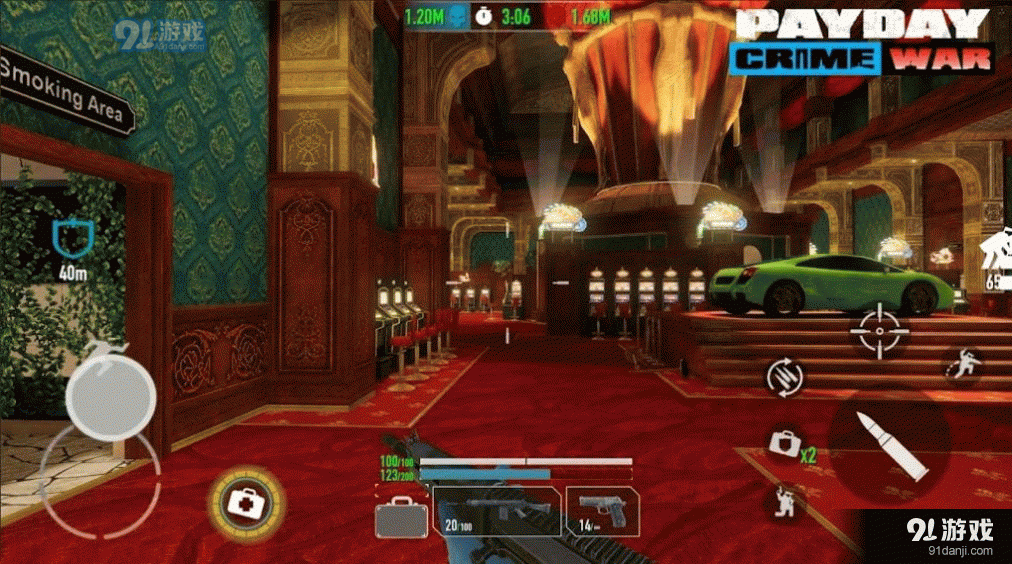The width and height of the screenshot is (1012, 564).
Task: Use the white medic bag marked x2
Action: tap(785, 444)
